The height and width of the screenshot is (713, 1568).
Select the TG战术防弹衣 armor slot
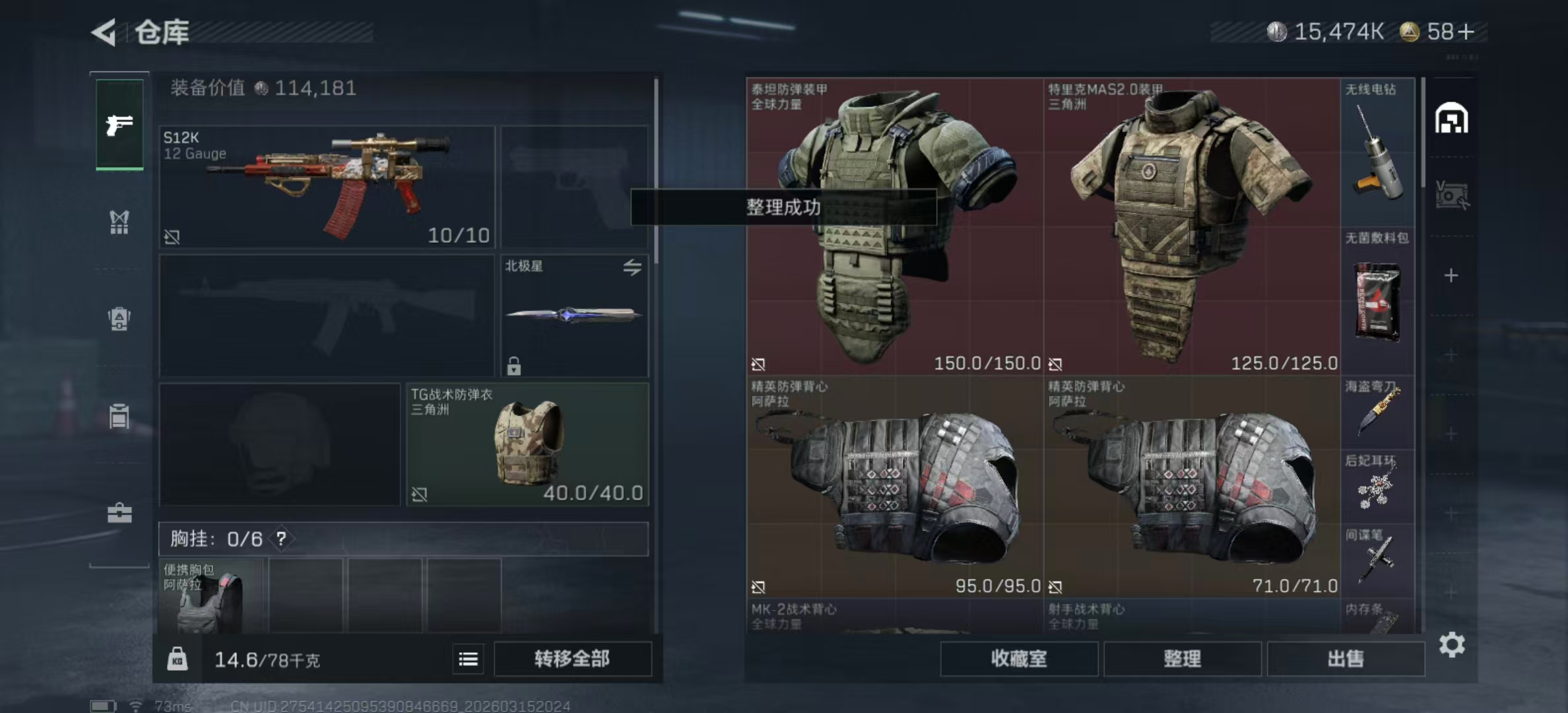(527, 444)
